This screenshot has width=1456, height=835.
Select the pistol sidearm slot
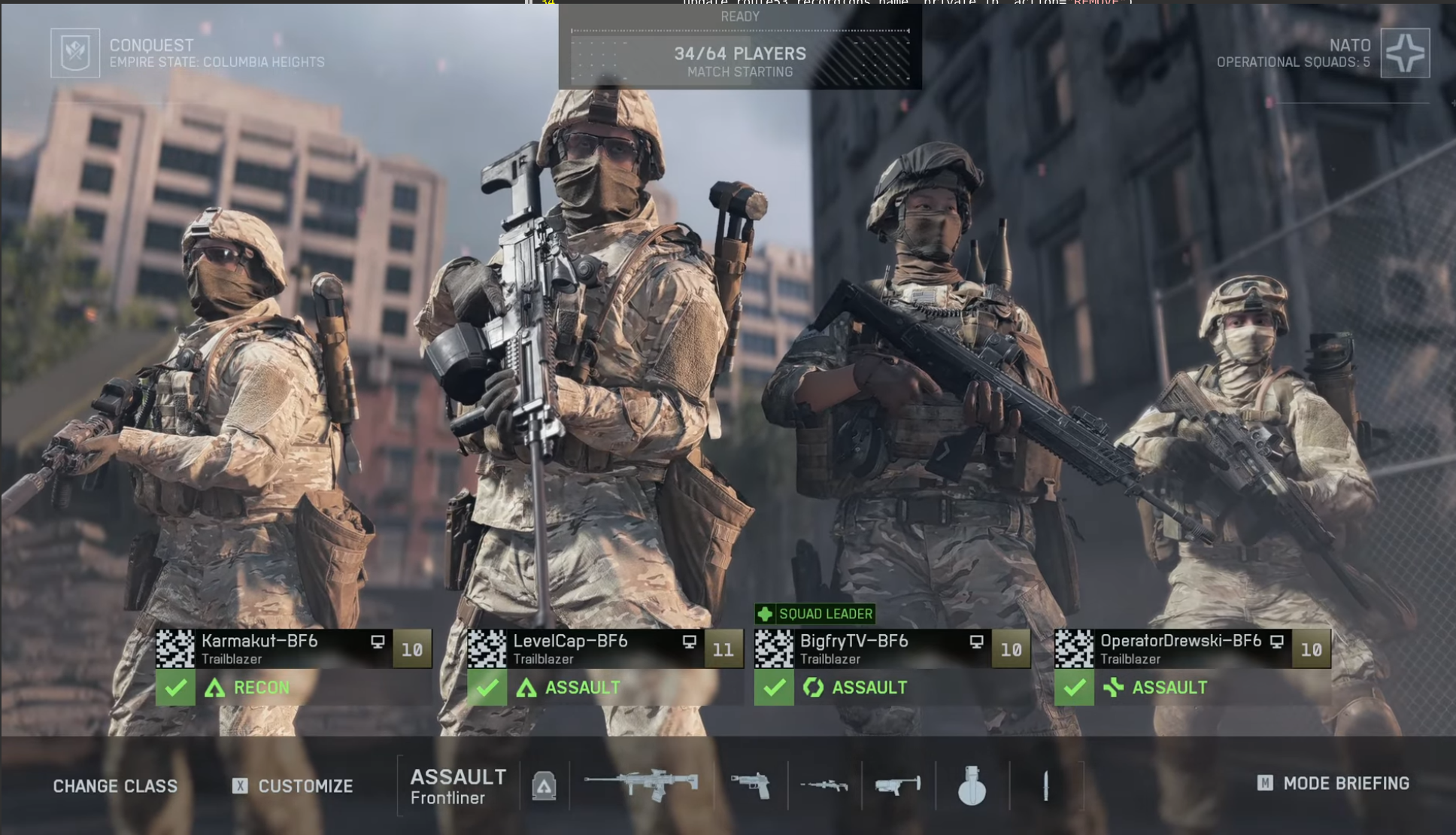click(x=750, y=785)
